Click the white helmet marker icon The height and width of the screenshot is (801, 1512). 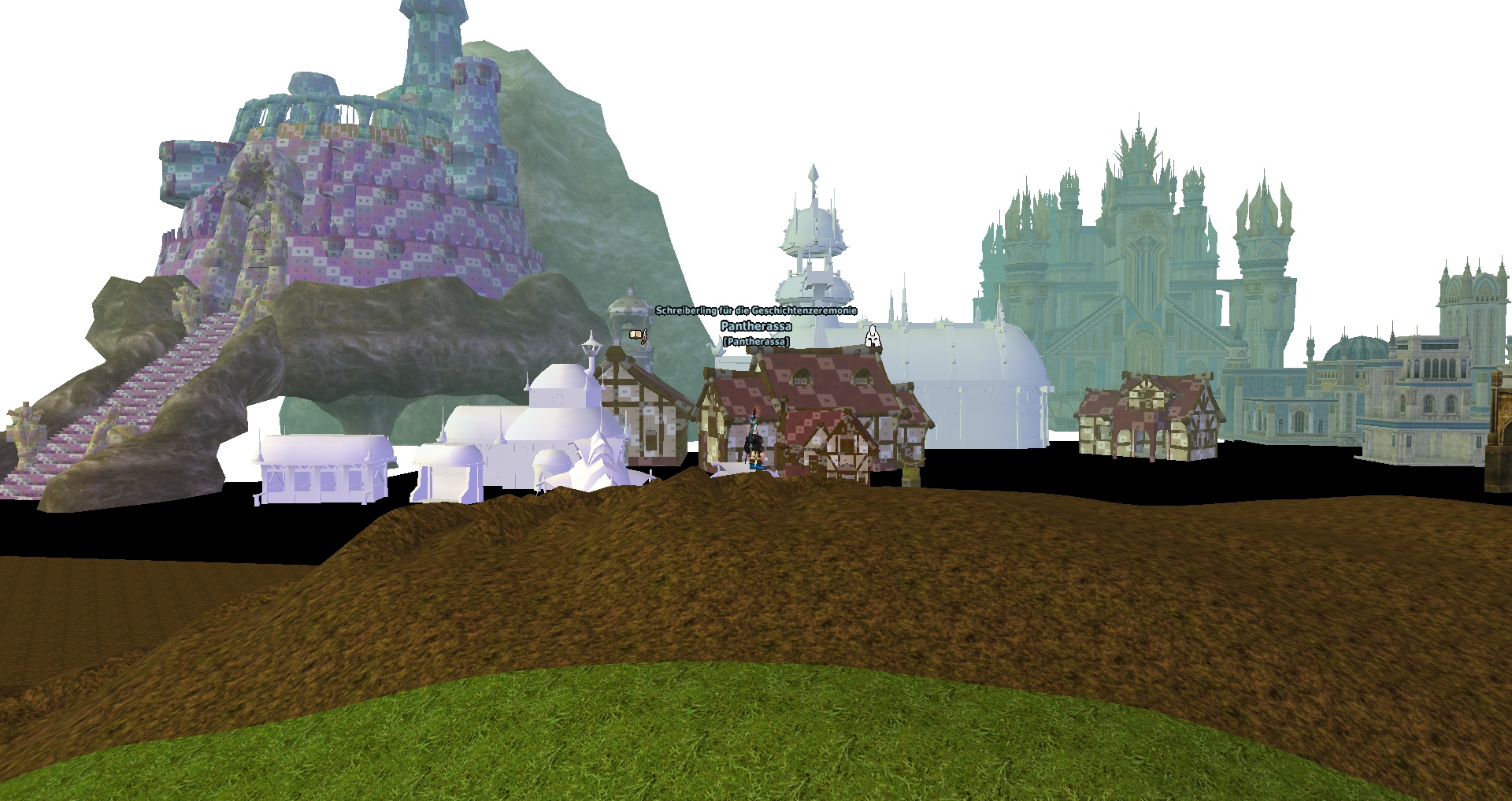[872, 336]
